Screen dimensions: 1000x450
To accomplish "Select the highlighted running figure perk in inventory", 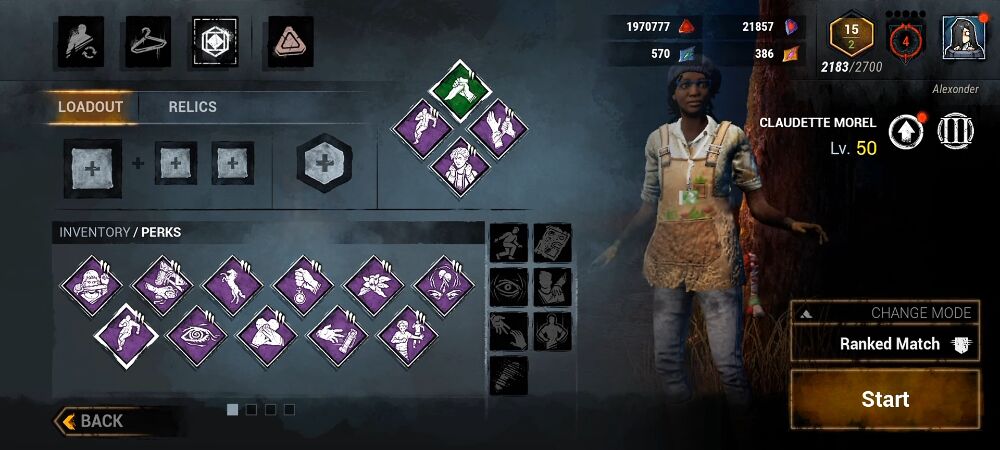I will 126,335.
